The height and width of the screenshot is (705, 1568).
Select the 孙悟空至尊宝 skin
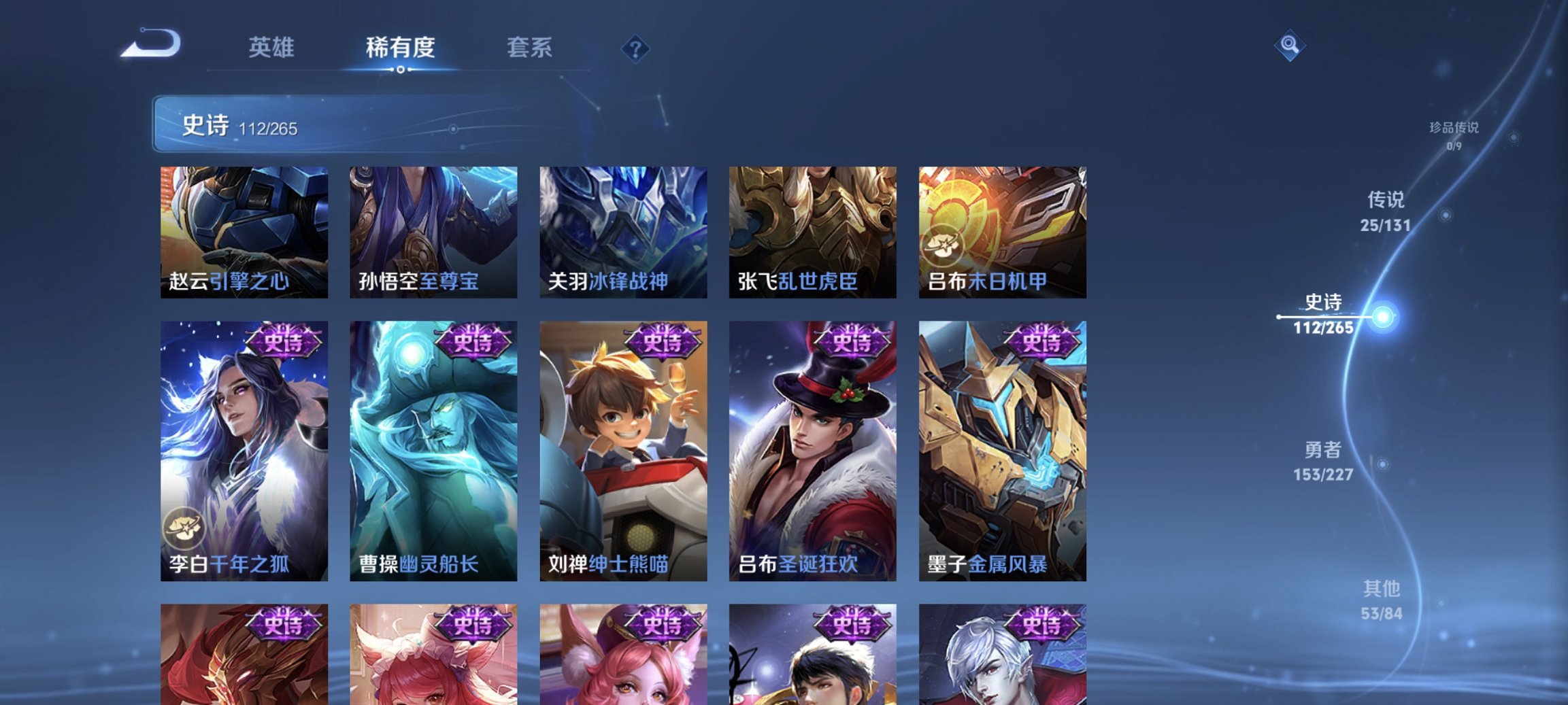433,233
